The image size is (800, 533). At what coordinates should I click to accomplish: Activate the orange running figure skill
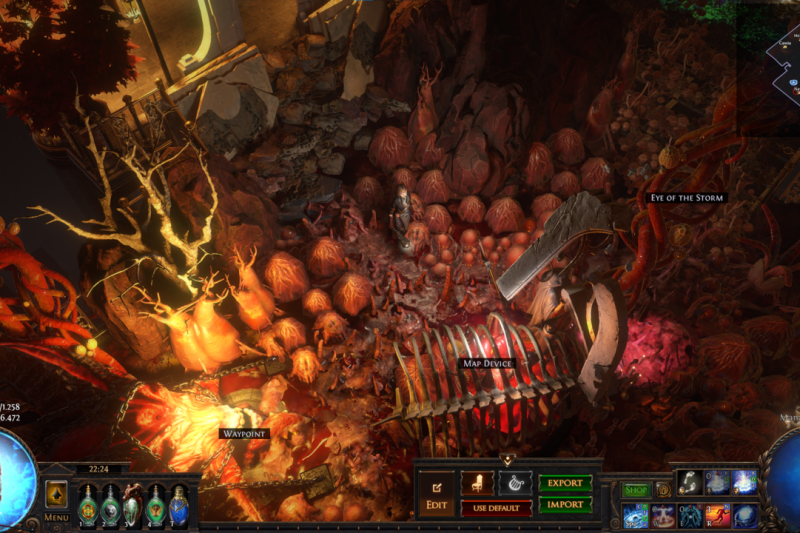pos(718,515)
